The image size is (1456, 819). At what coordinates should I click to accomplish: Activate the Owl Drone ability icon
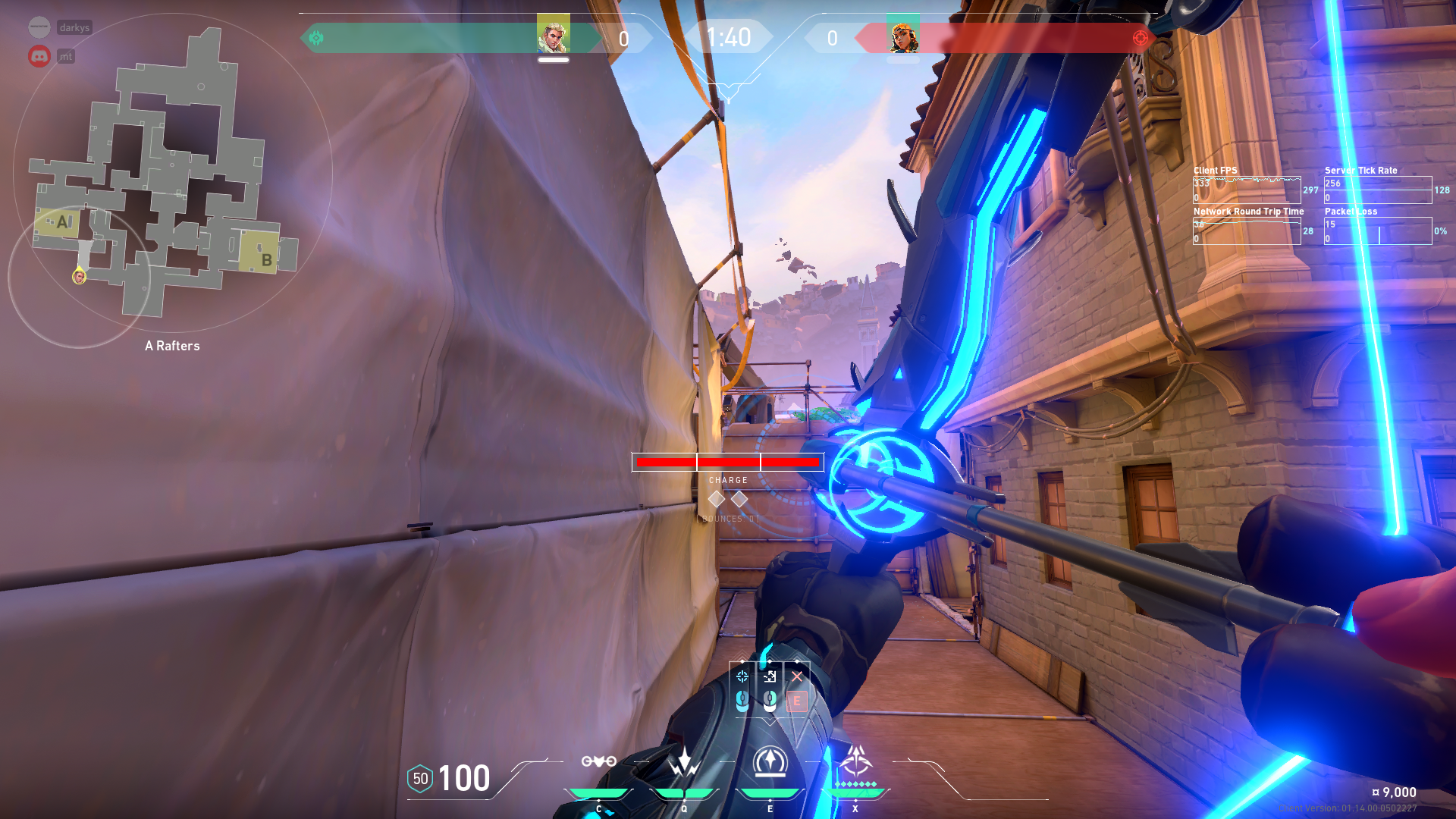coord(598,761)
